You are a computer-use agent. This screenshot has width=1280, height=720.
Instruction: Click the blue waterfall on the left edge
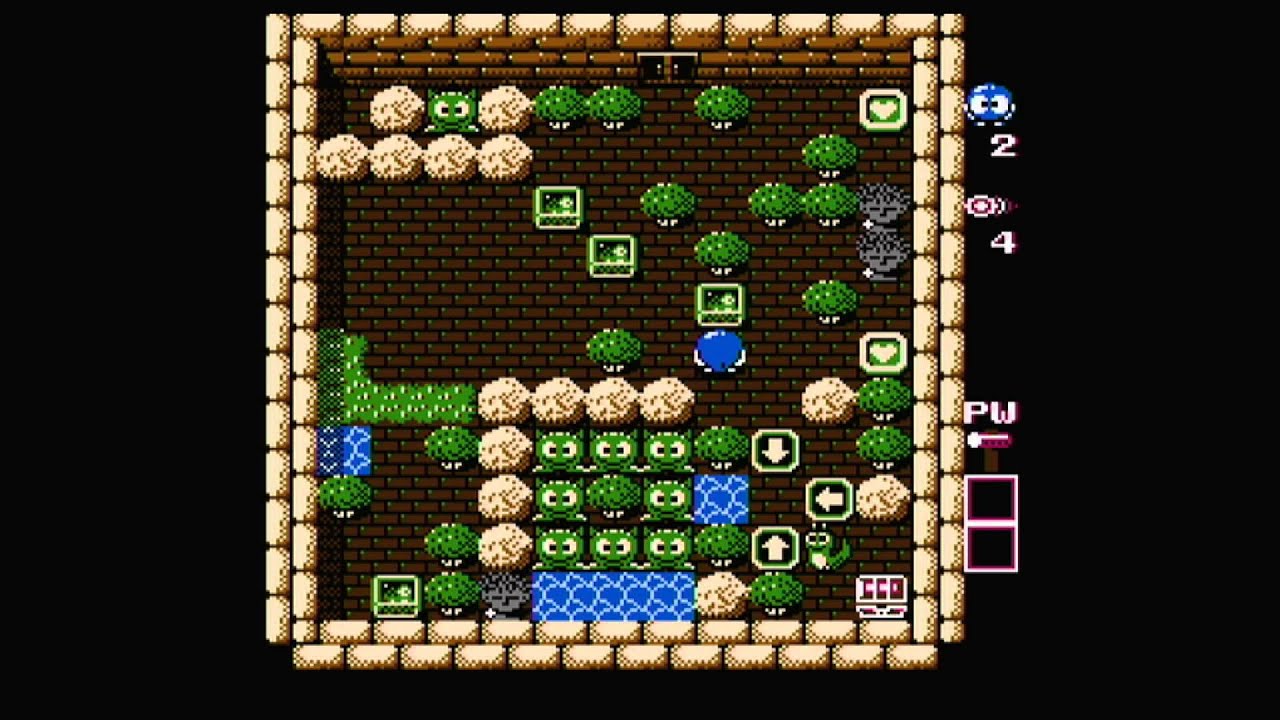pos(344,450)
